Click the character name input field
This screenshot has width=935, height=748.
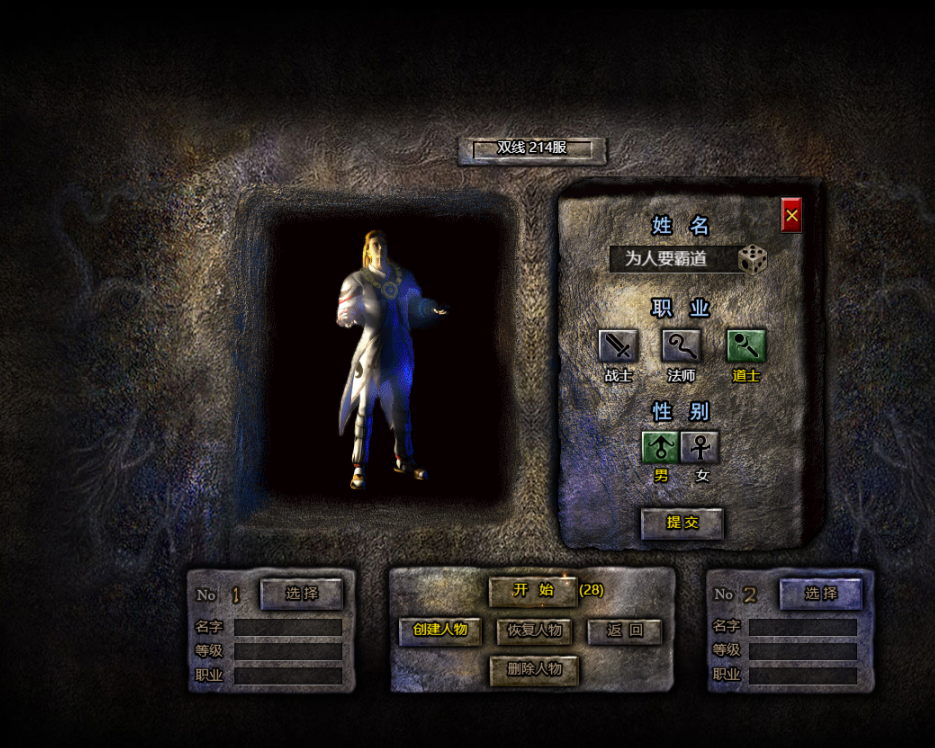pyautogui.click(x=670, y=259)
